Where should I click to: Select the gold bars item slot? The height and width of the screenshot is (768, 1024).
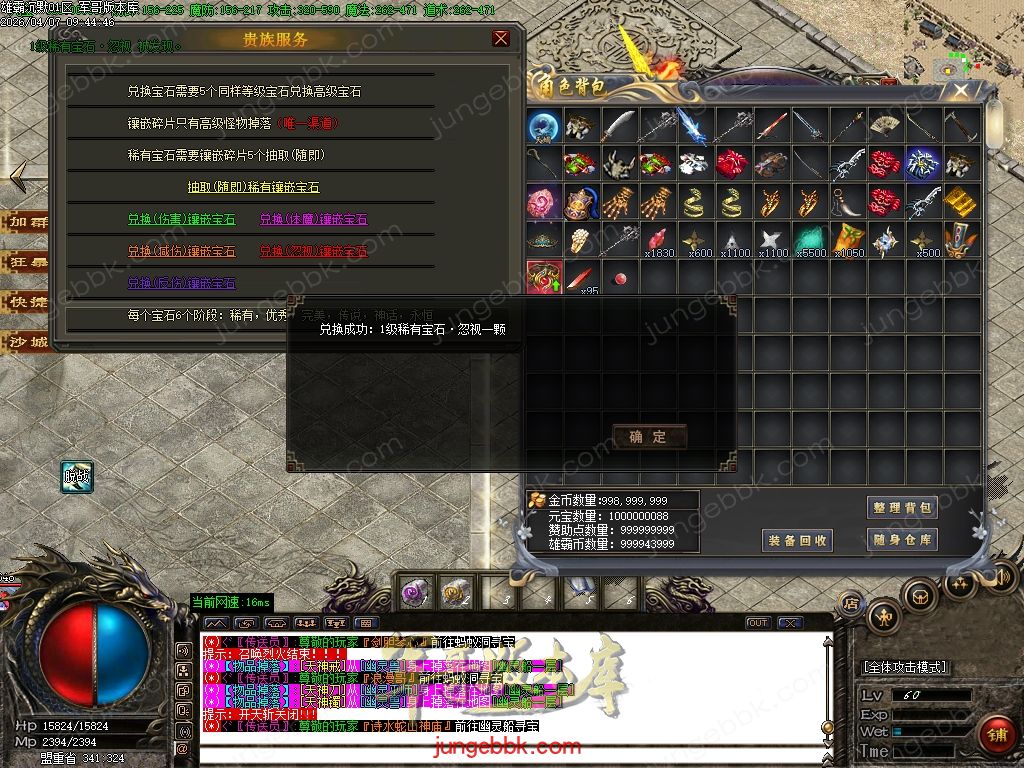[x=960, y=201]
